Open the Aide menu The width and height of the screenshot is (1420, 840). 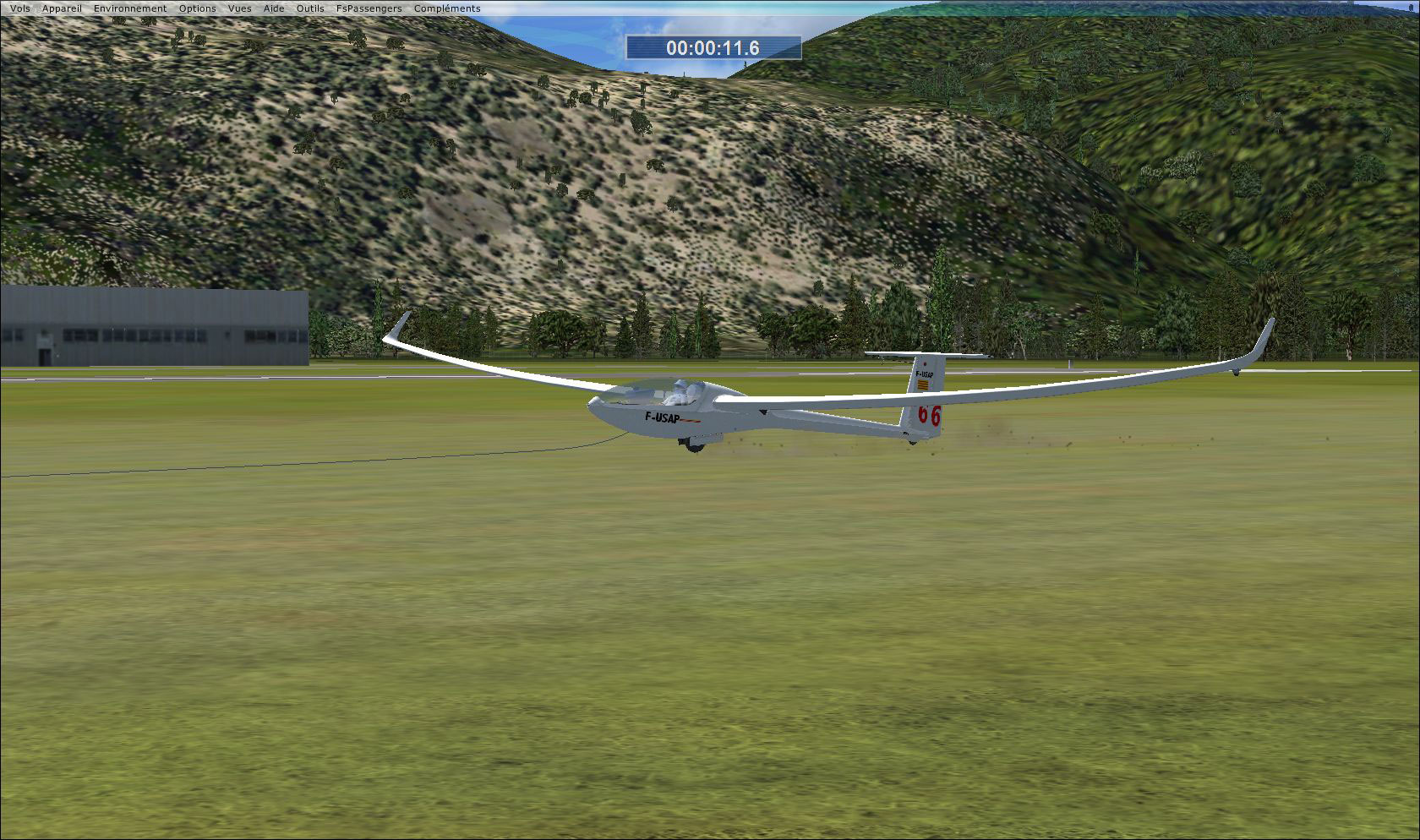272,8
